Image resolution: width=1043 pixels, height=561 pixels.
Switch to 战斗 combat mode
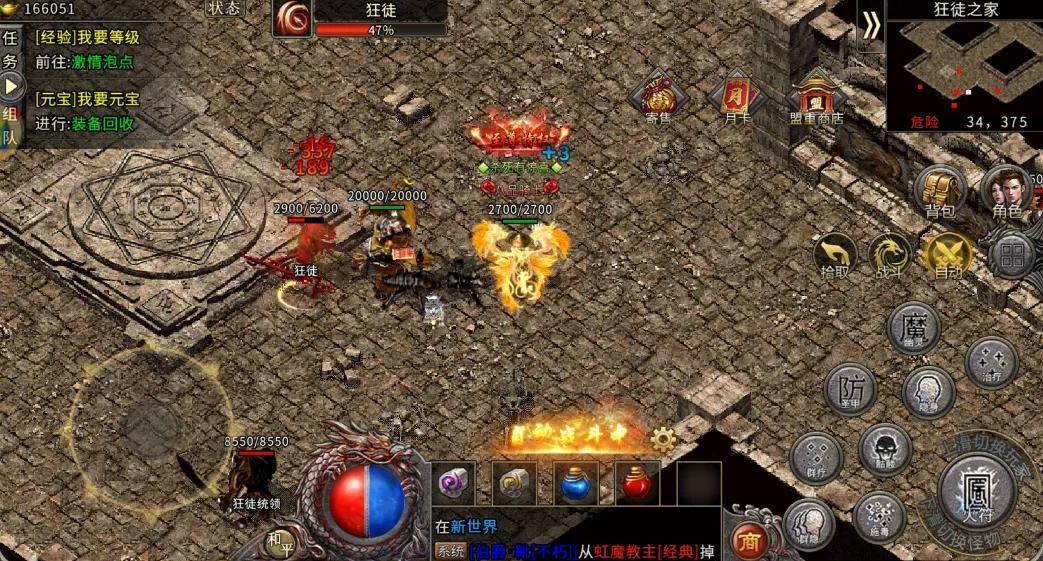888,255
